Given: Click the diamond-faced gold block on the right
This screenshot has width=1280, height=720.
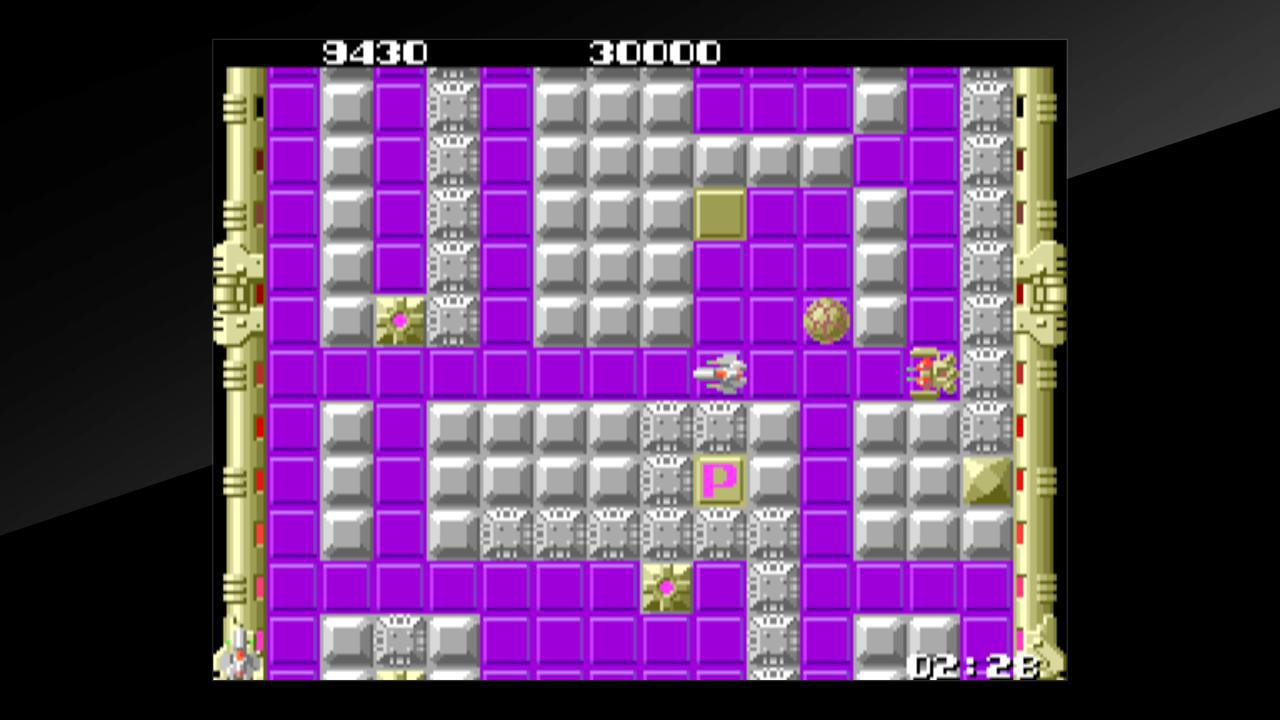Looking at the screenshot, I should pos(984,480).
